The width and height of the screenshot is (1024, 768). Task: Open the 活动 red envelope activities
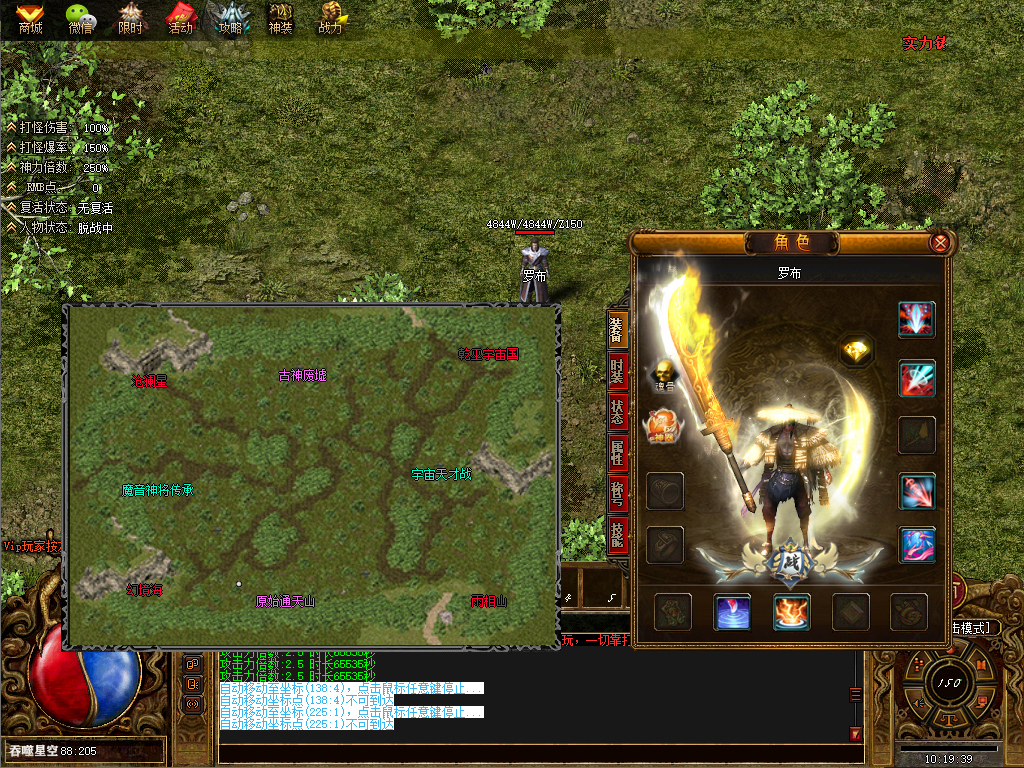point(181,19)
